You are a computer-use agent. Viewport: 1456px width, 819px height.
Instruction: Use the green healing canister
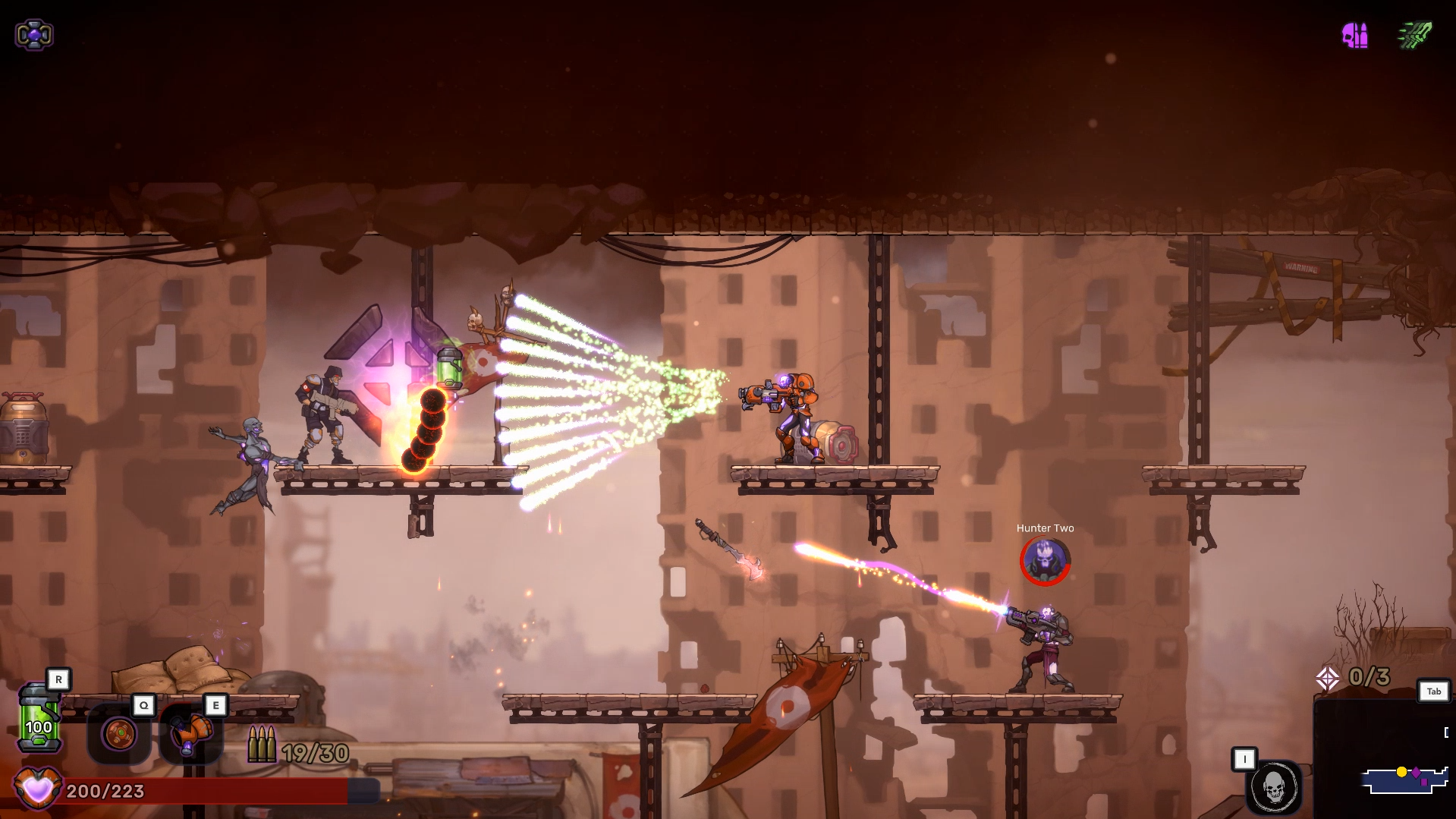[x=39, y=718]
